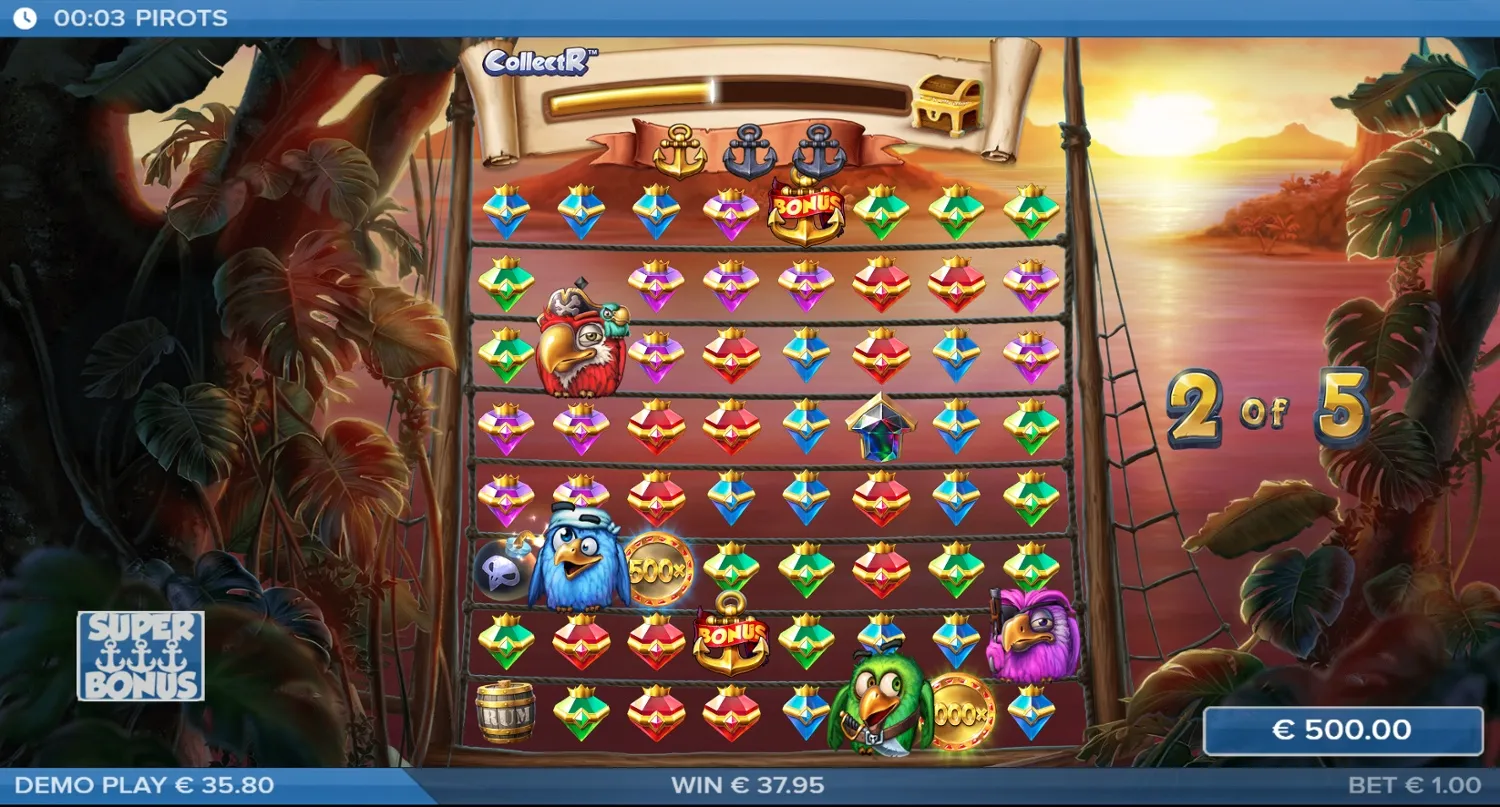This screenshot has width=1500, height=807.
Task: Select the 500x golden coin
Action: click(659, 570)
